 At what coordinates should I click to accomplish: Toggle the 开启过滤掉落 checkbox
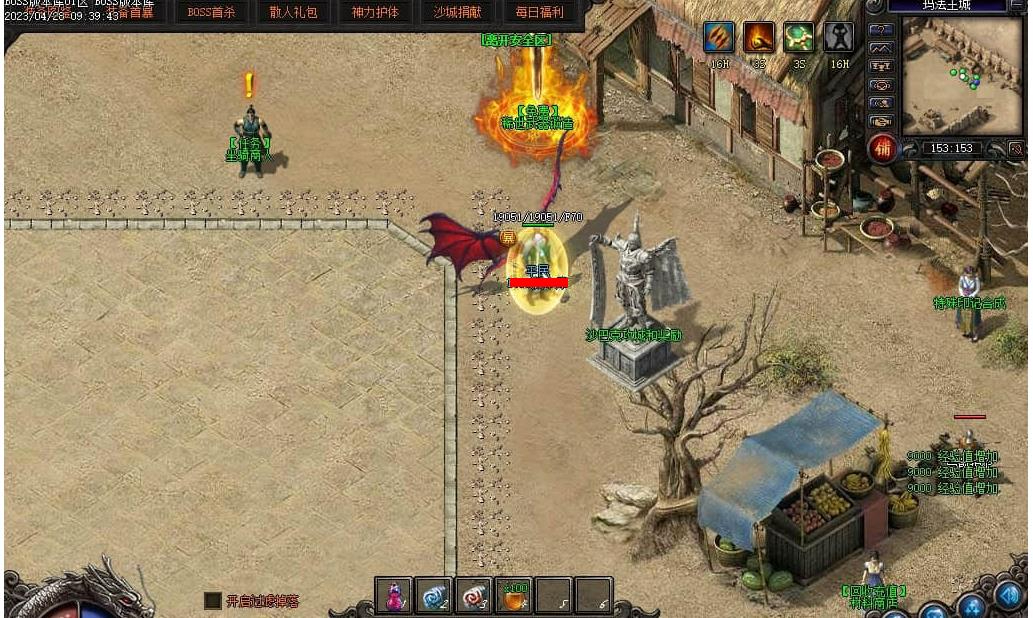[213, 601]
